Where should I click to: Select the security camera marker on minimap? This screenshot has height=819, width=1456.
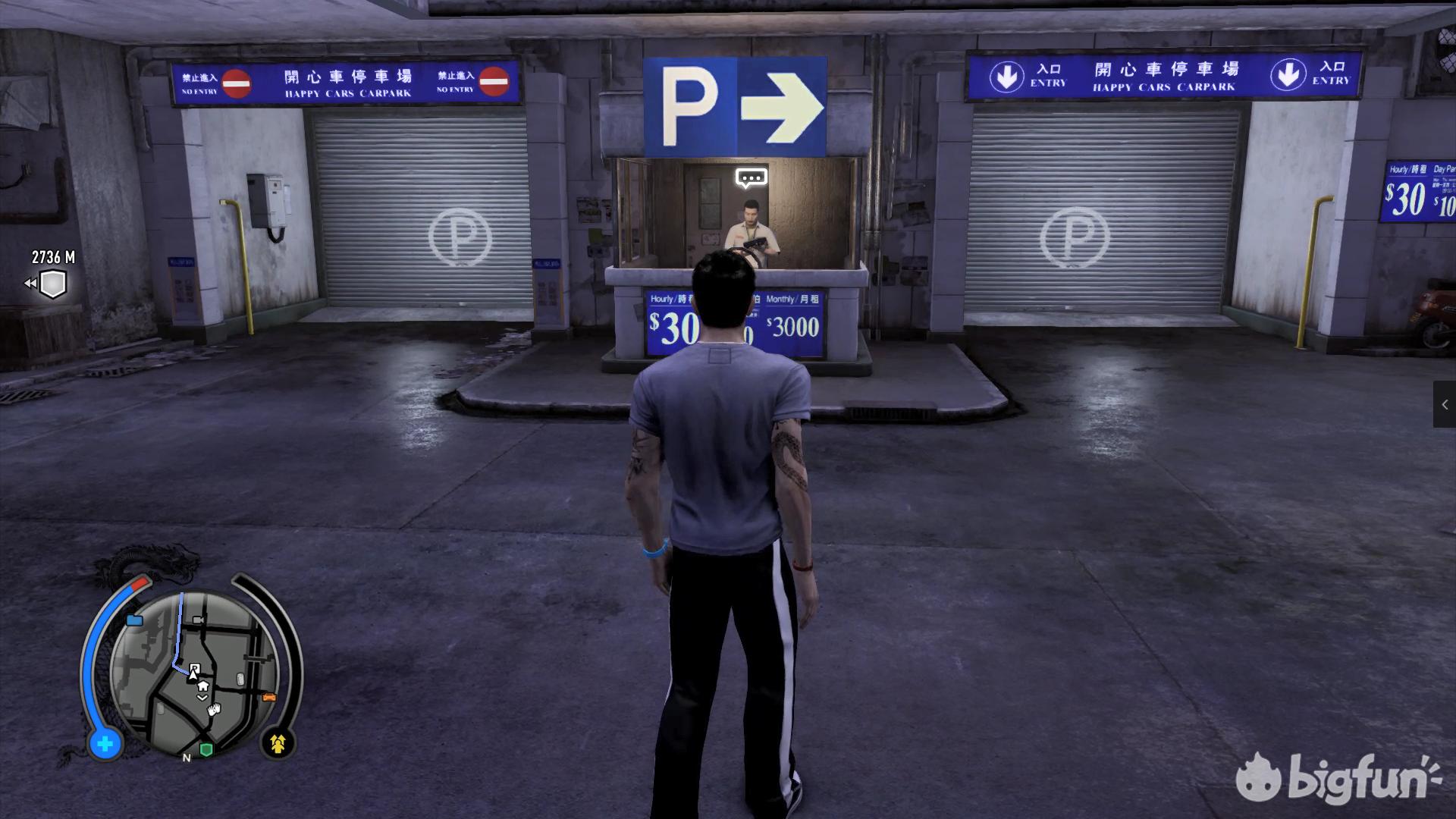tap(199, 620)
